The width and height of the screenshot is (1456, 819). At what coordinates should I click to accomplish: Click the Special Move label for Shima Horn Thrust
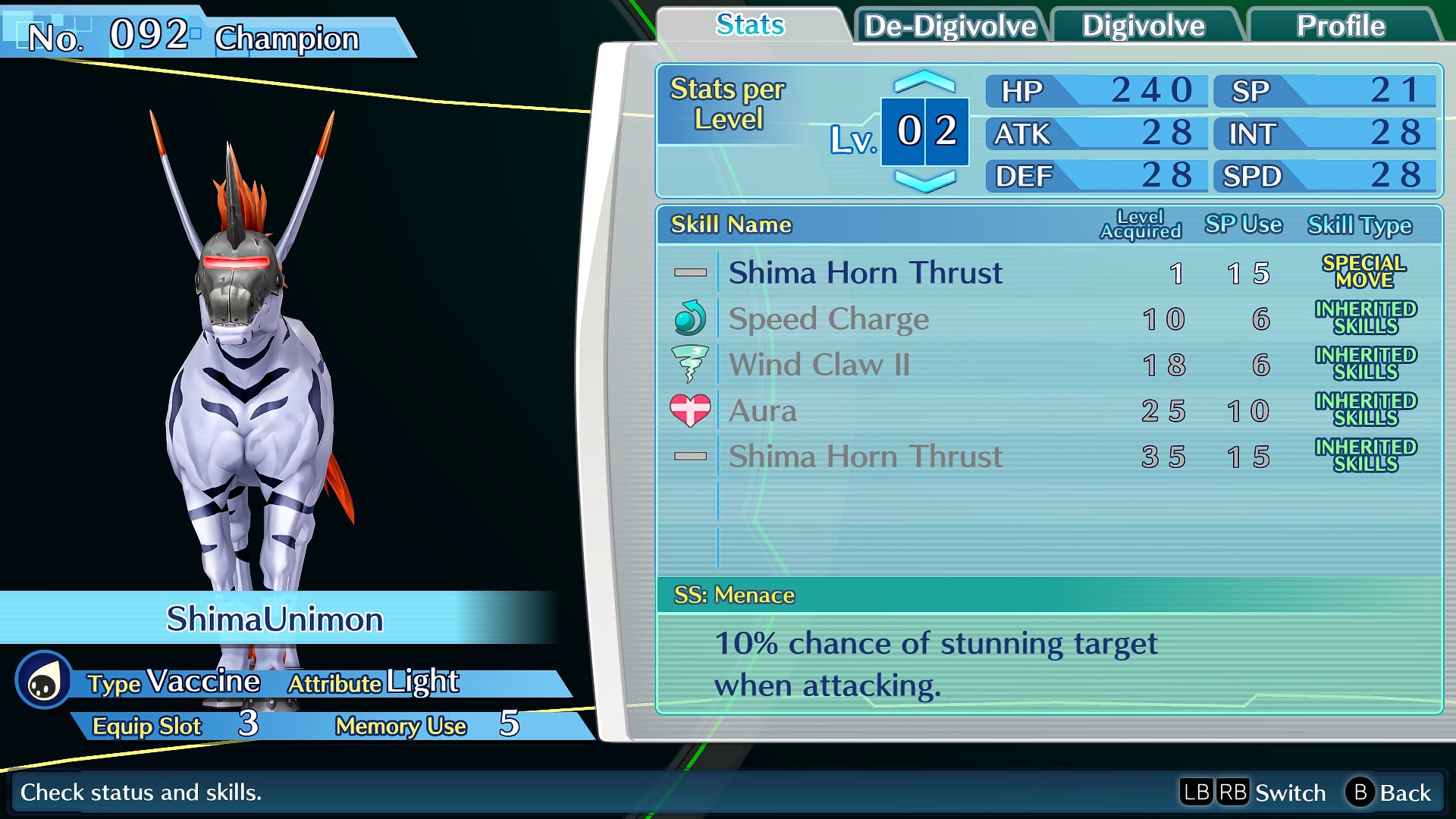(x=1363, y=271)
